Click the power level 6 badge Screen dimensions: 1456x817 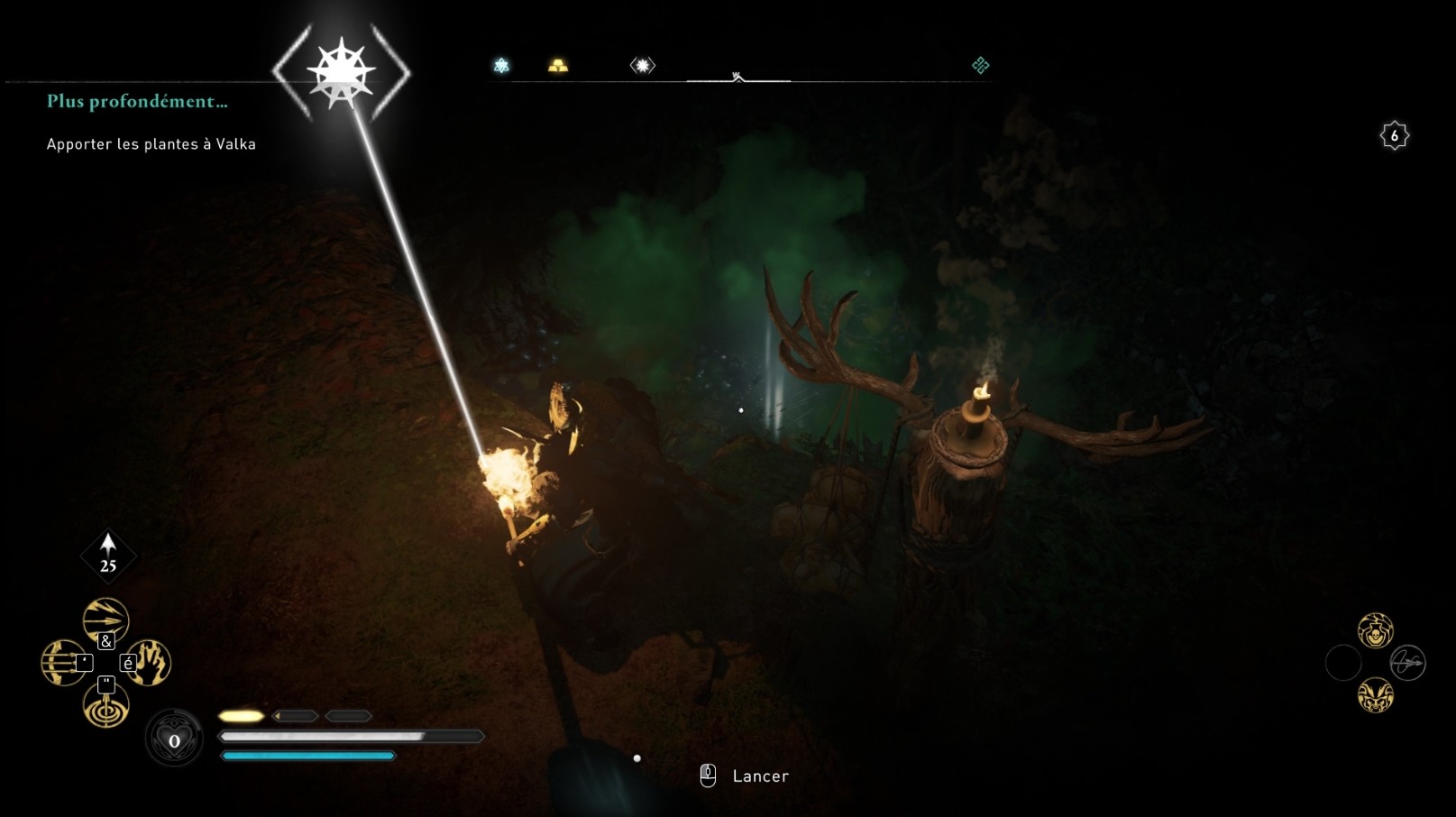click(x=1394, y=136)
